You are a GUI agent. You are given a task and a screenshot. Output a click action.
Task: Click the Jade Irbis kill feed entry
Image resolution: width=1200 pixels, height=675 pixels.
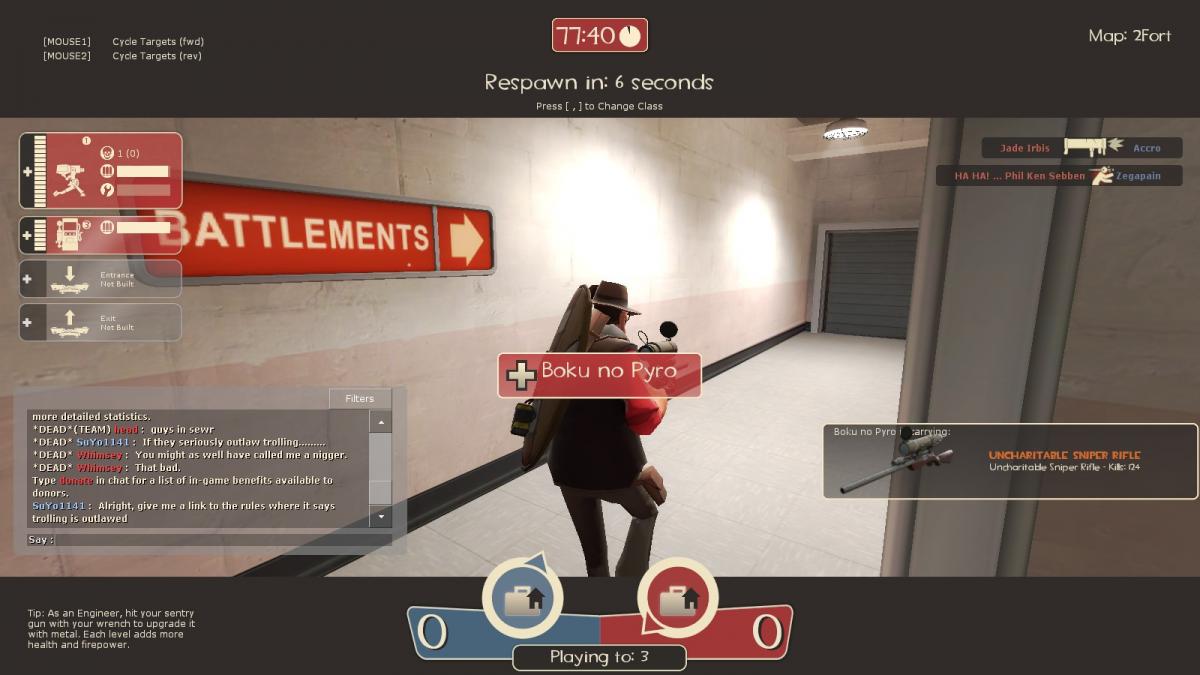coord(1082,148)
